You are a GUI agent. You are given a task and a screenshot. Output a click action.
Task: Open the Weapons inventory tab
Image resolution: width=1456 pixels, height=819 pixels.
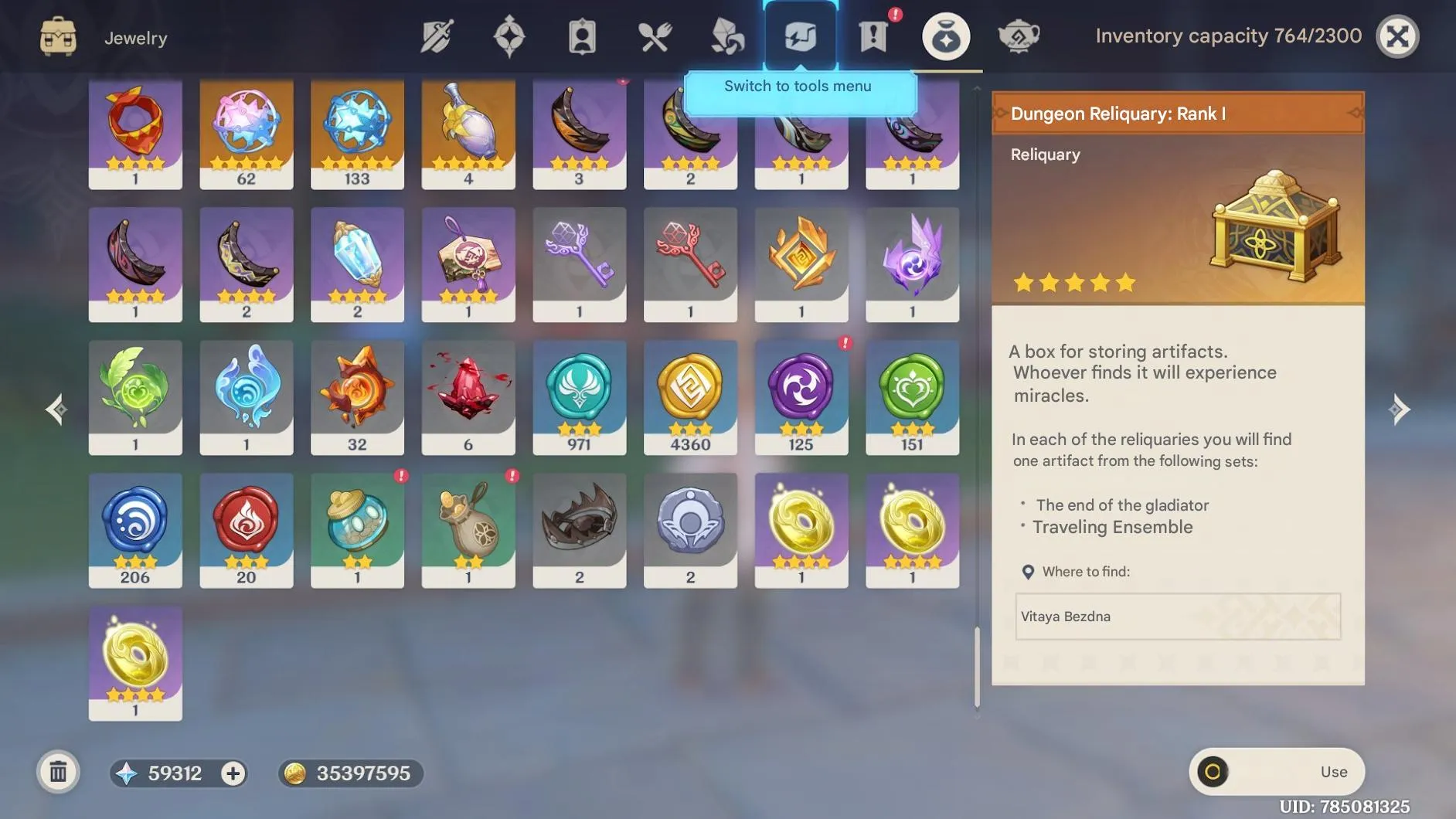pos(437,36)
